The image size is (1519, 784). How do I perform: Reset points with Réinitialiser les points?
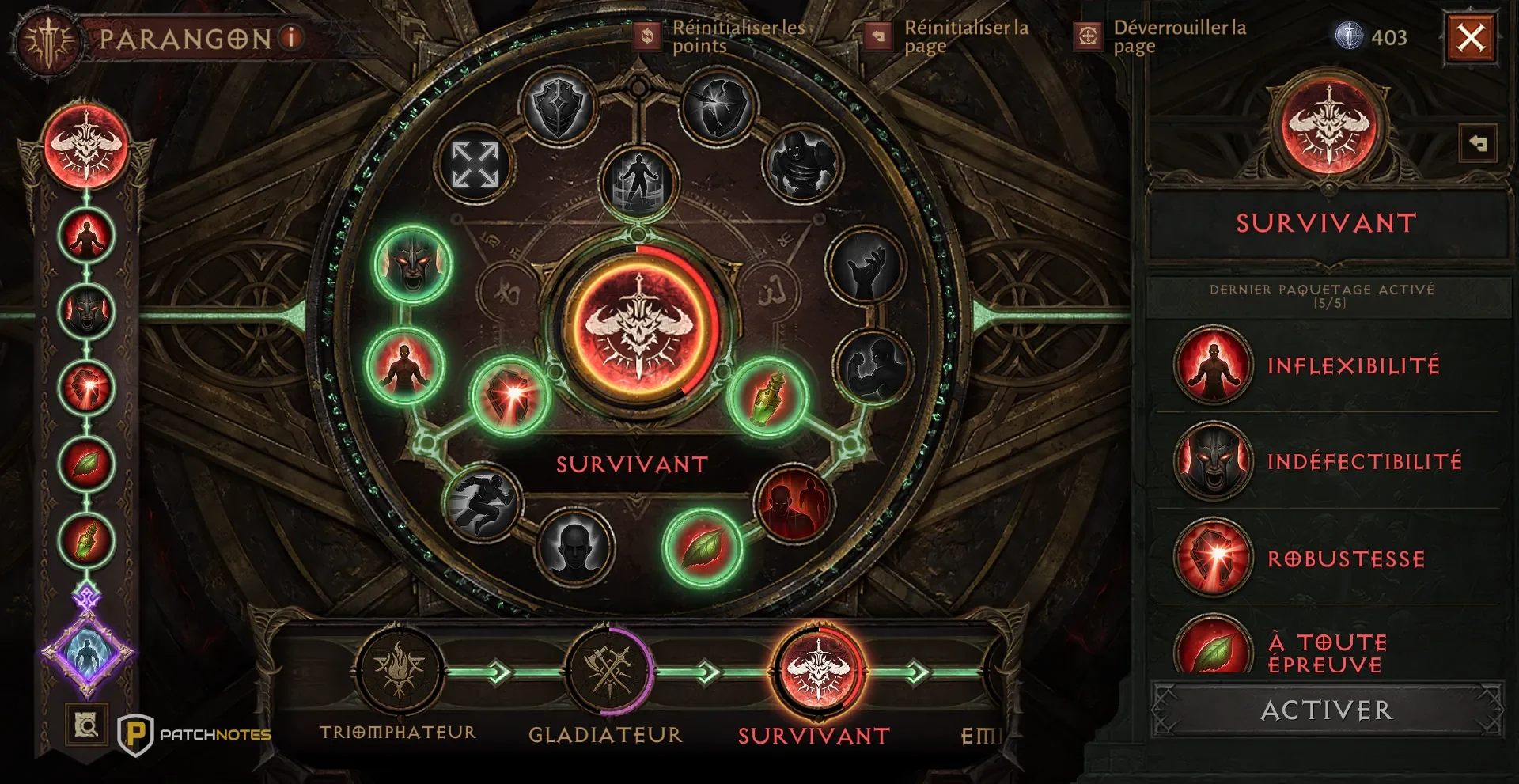pyautogui.click(x=647, y=36)
